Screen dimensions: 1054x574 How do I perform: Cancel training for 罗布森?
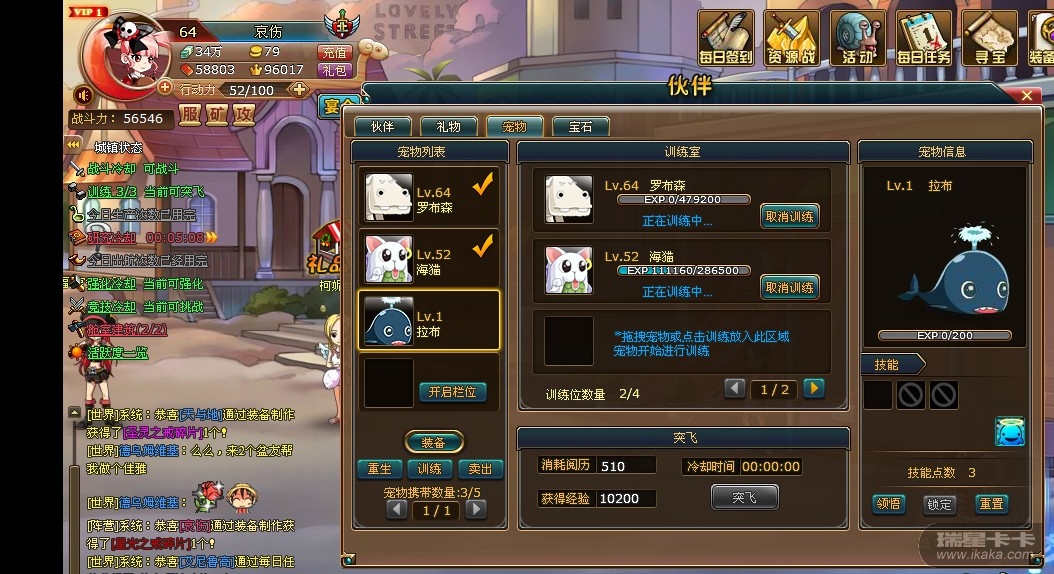tap(789, 216)
